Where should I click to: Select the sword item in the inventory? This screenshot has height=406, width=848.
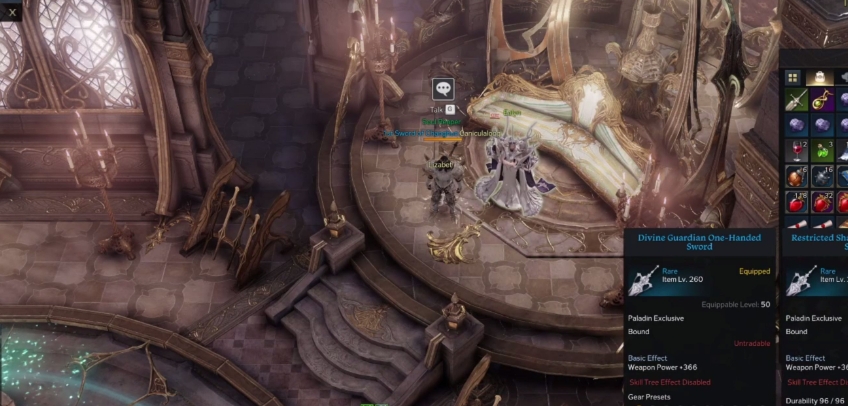pos(796,100)
